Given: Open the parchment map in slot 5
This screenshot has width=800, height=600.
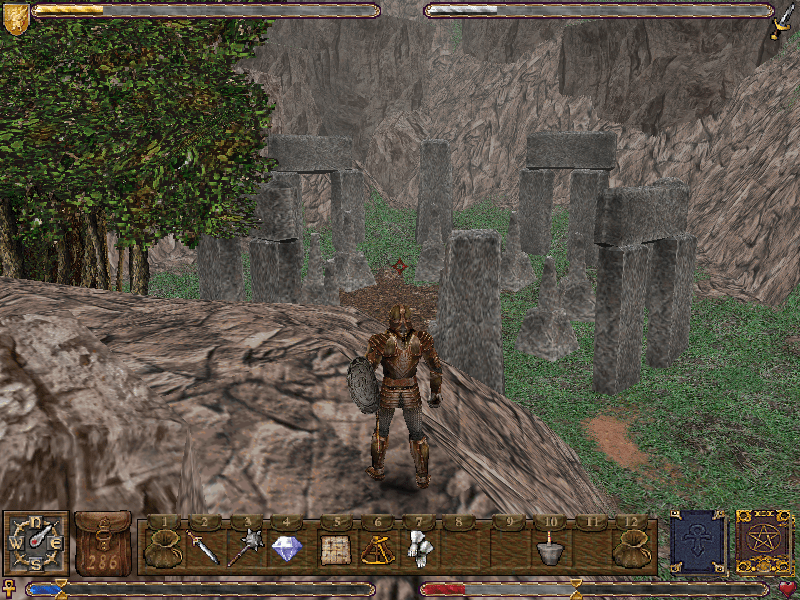Looking at the screenshot, I should (333, 548).
